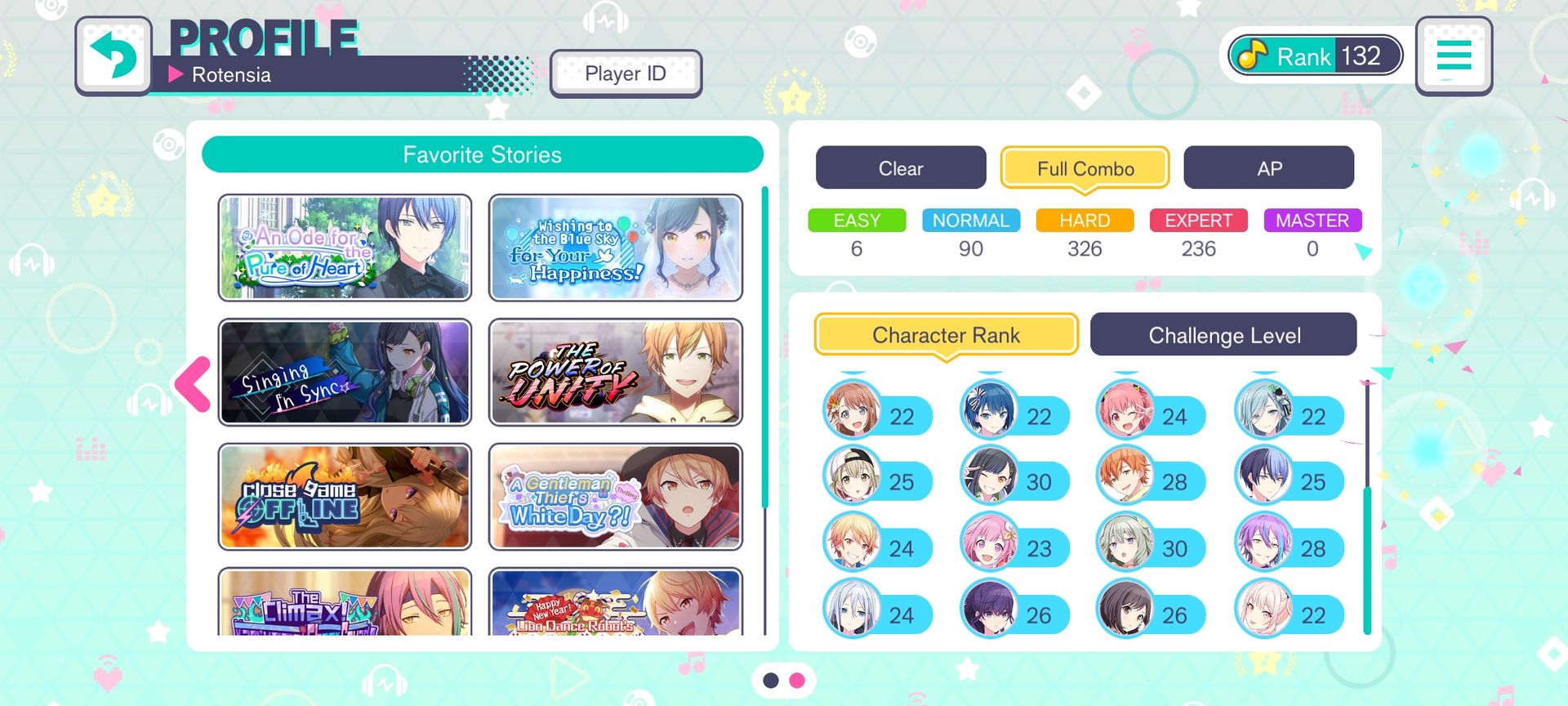Select the Singing in Sync story
1568x706 pixels.
[345, 373]
